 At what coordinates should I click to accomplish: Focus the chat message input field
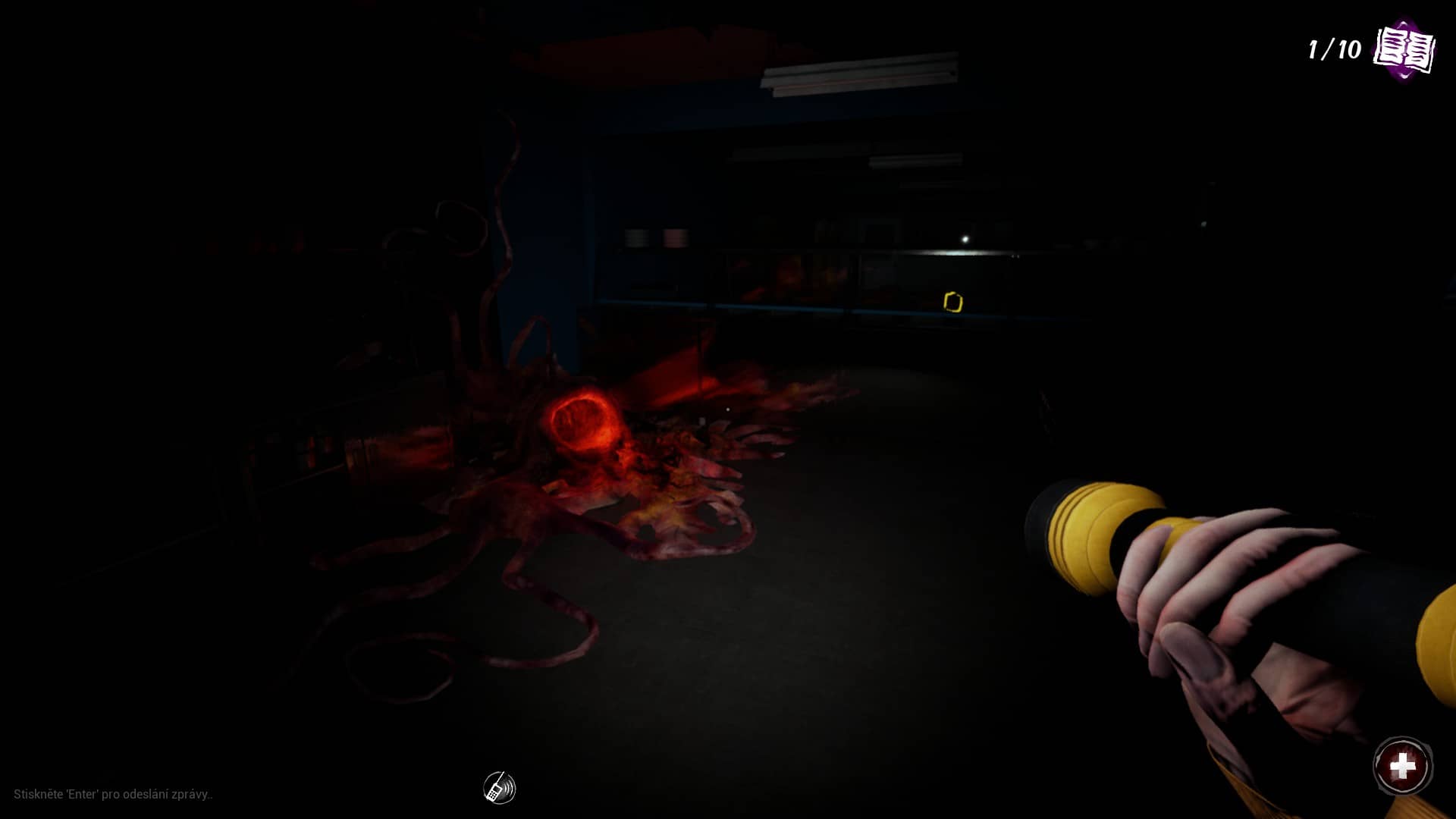(114, 794)
